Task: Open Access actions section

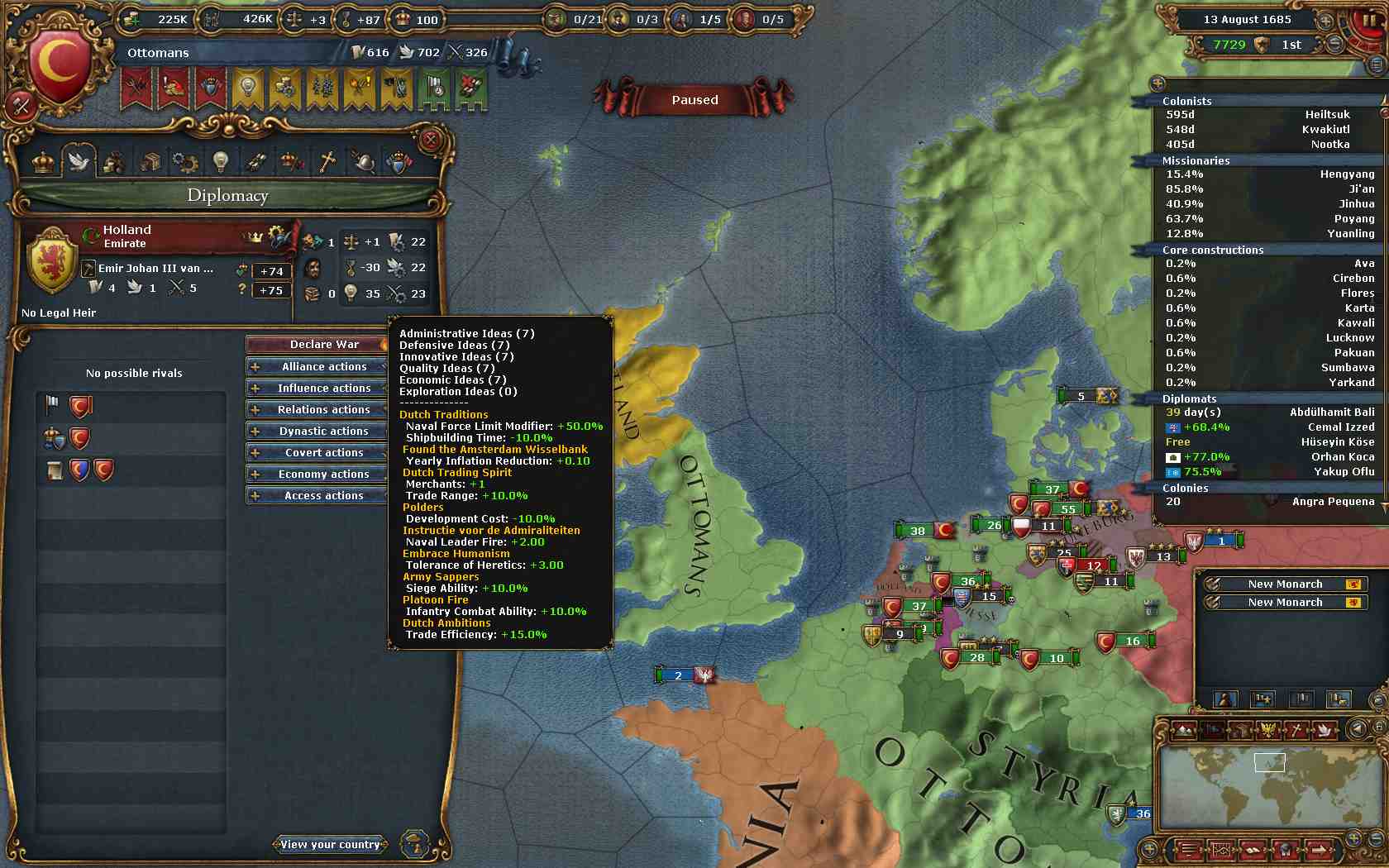Action: 317,495
